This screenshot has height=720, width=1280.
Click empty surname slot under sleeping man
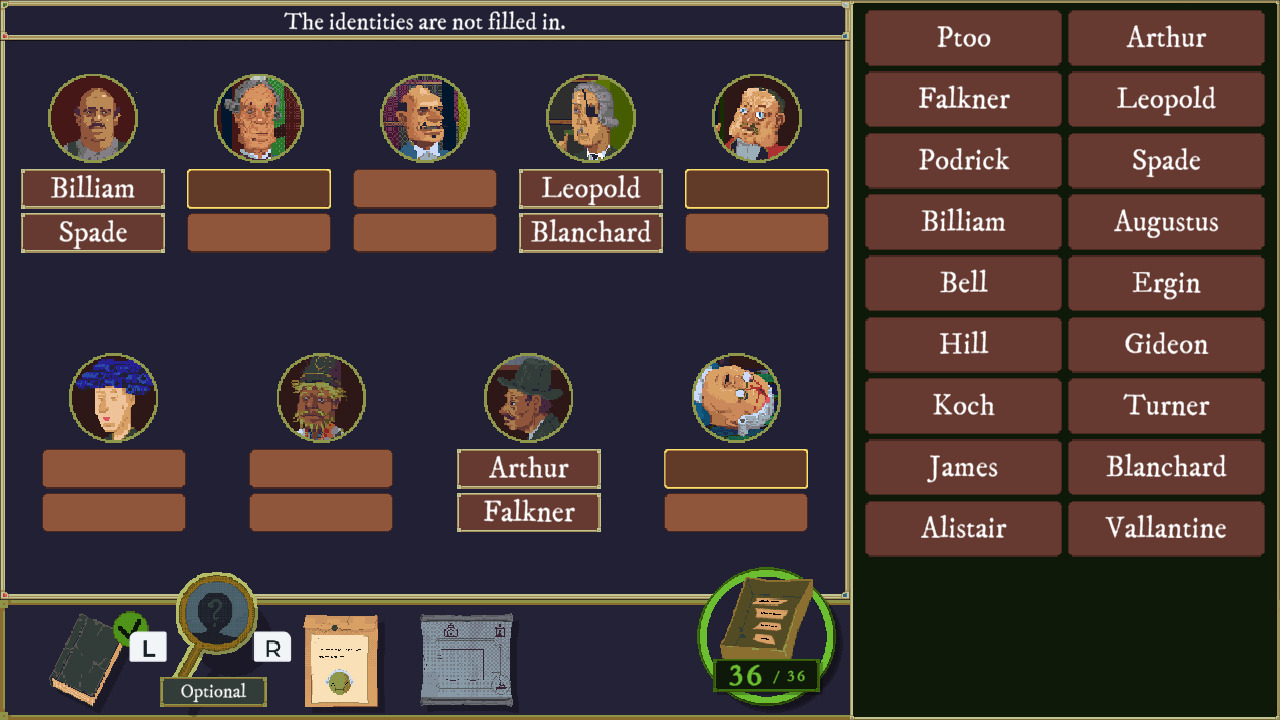coord(735,512)
